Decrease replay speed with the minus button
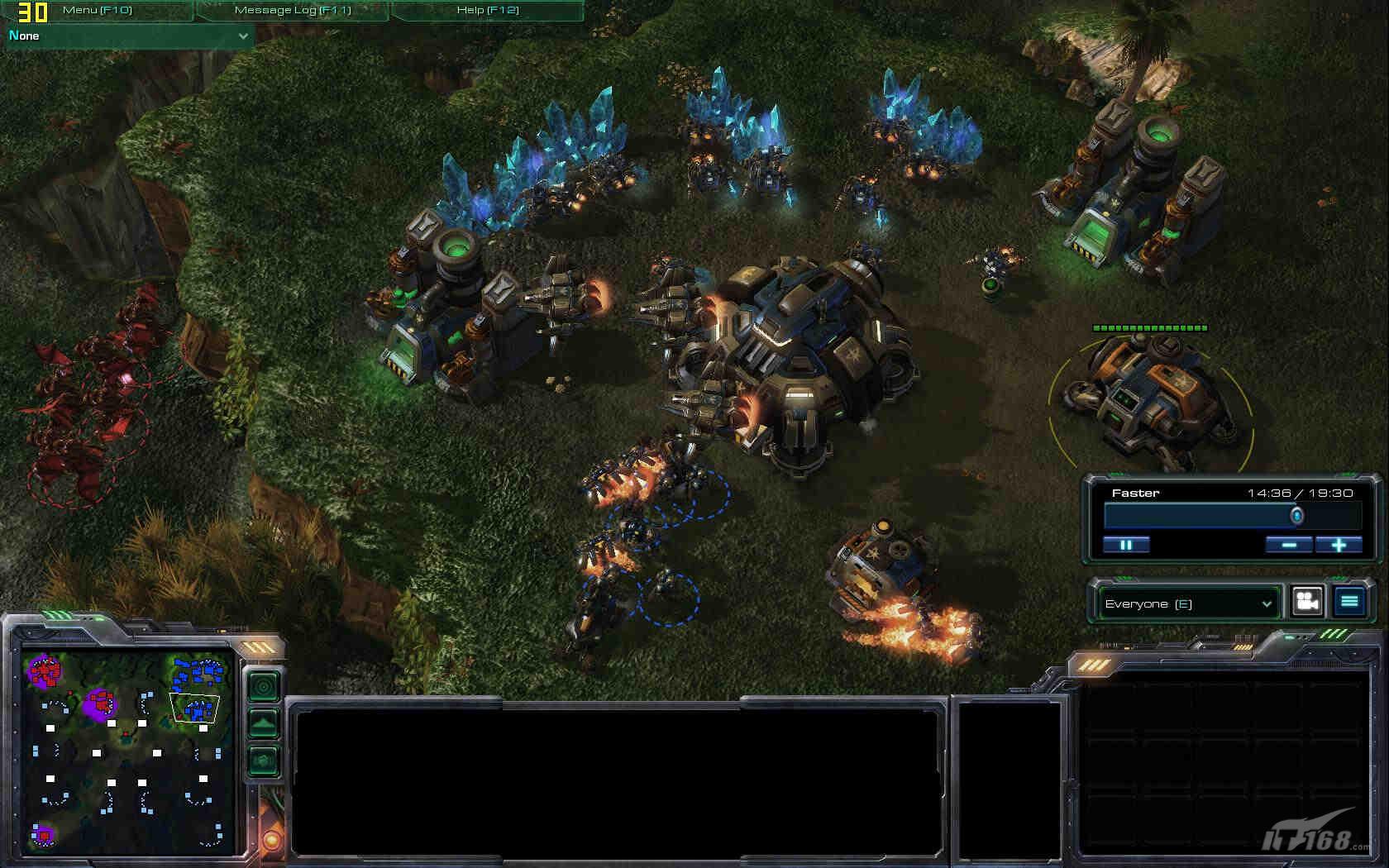Screen dimensions: 1389x868 1289,545
